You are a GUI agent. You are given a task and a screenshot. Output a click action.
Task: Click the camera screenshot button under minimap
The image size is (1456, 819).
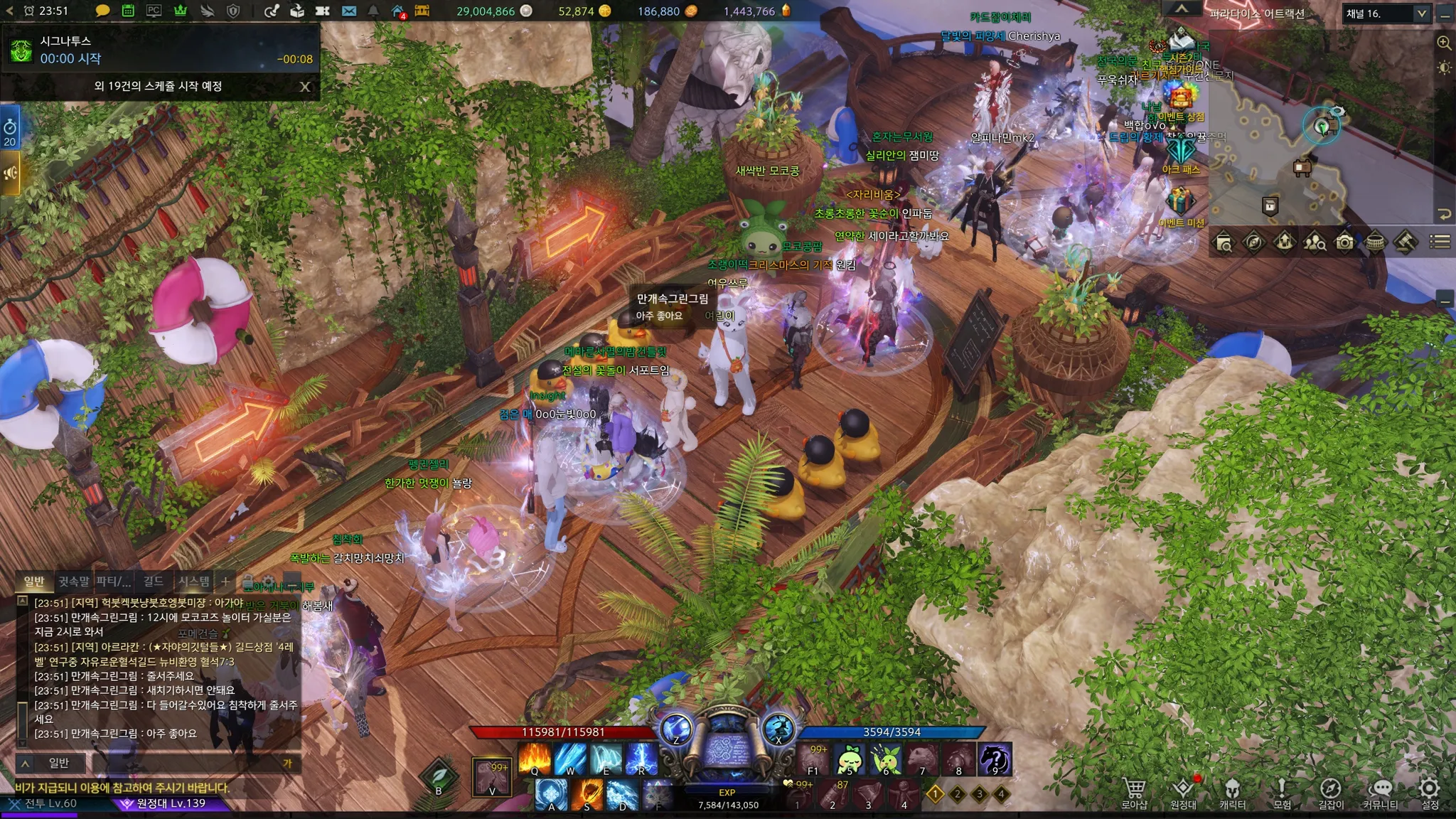click(x=1344, y=242)
